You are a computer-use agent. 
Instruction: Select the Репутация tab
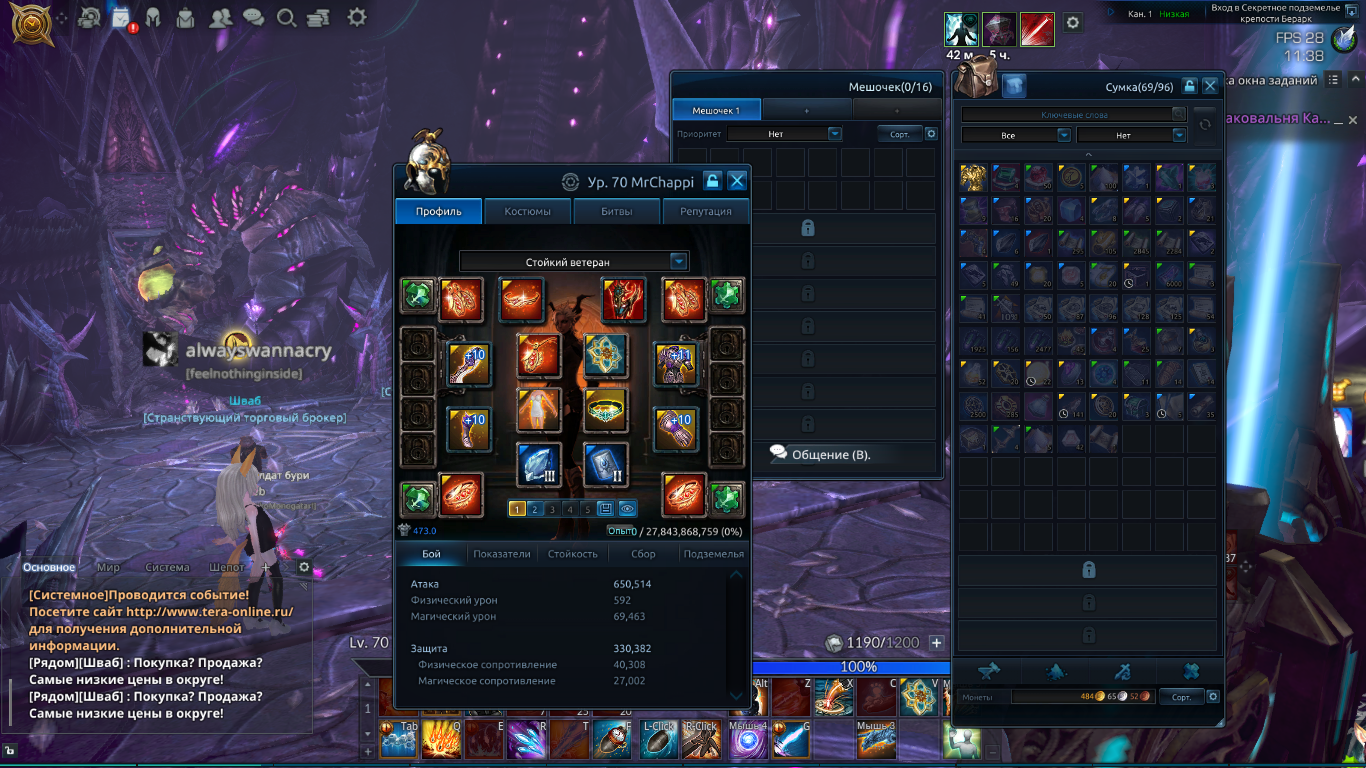tap(705, 211)
